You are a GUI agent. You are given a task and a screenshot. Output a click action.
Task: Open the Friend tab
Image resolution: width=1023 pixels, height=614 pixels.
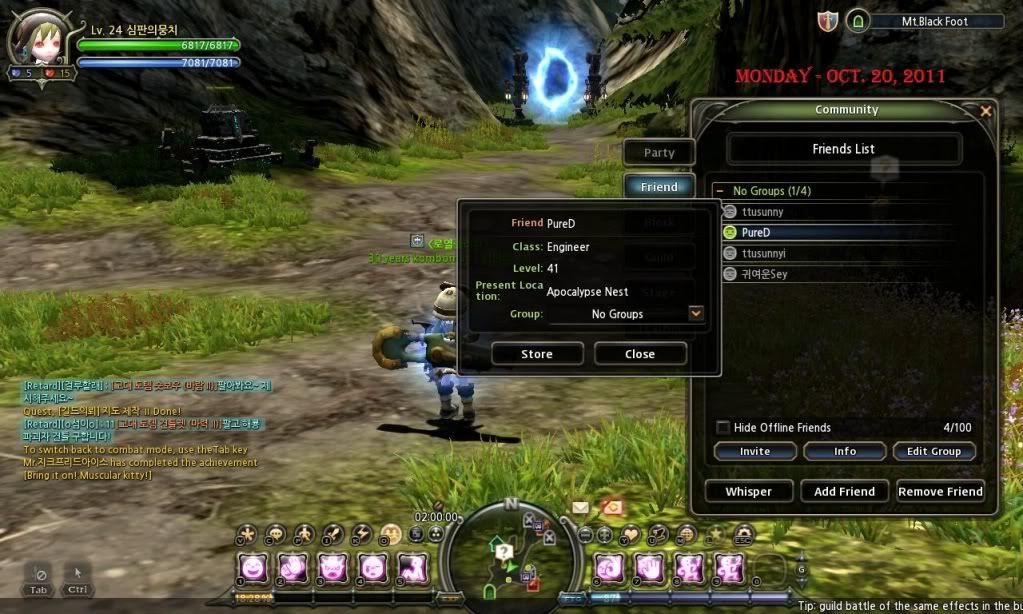pos(659,187)
